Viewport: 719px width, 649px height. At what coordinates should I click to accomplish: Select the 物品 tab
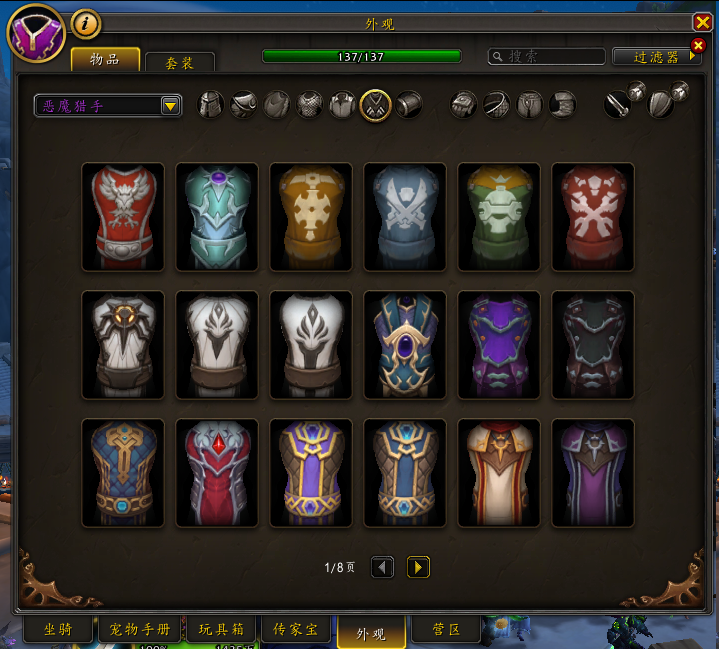tap(105, 60)
